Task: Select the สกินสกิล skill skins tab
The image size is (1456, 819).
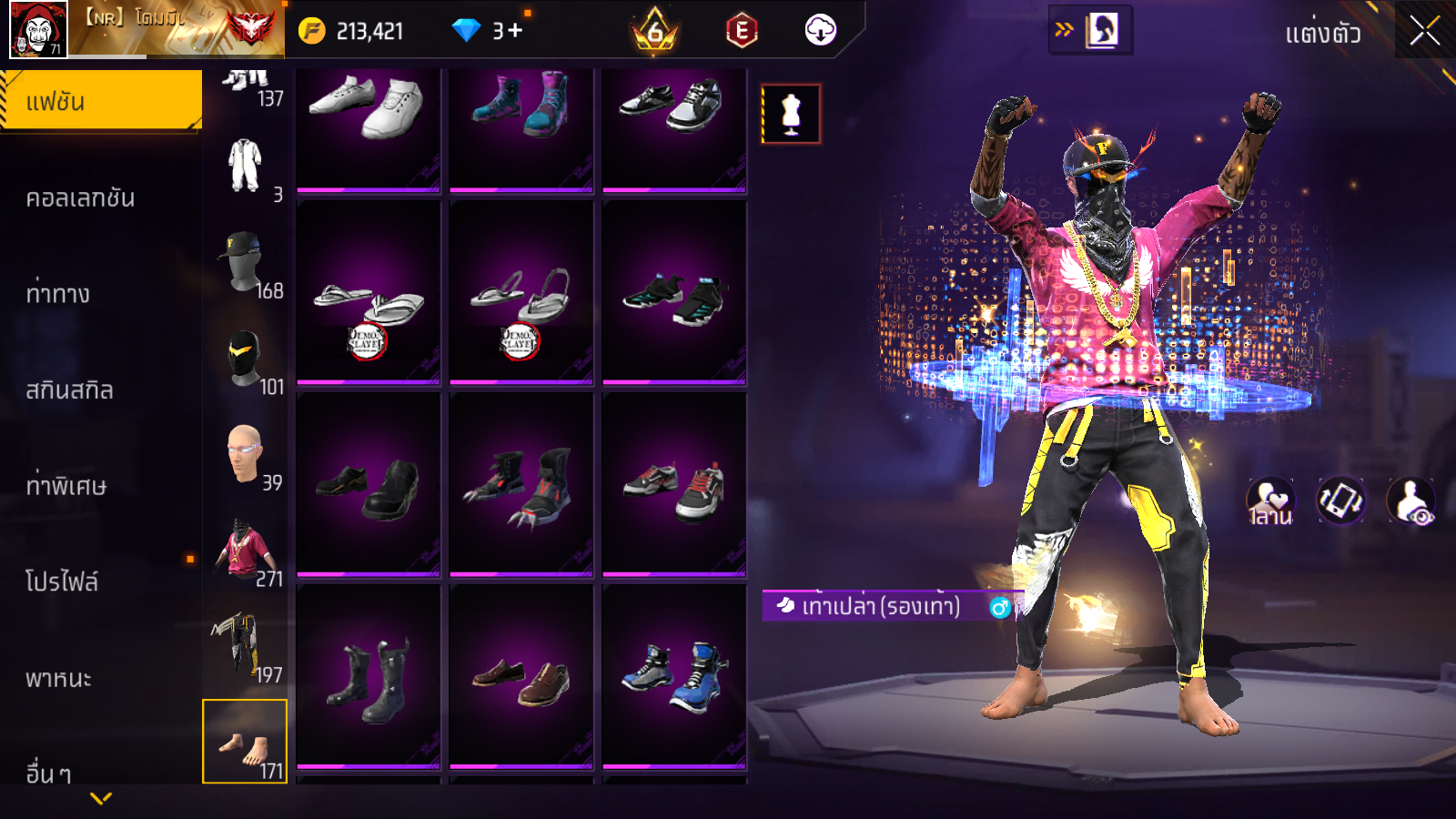Action: [x=69, y=390]
